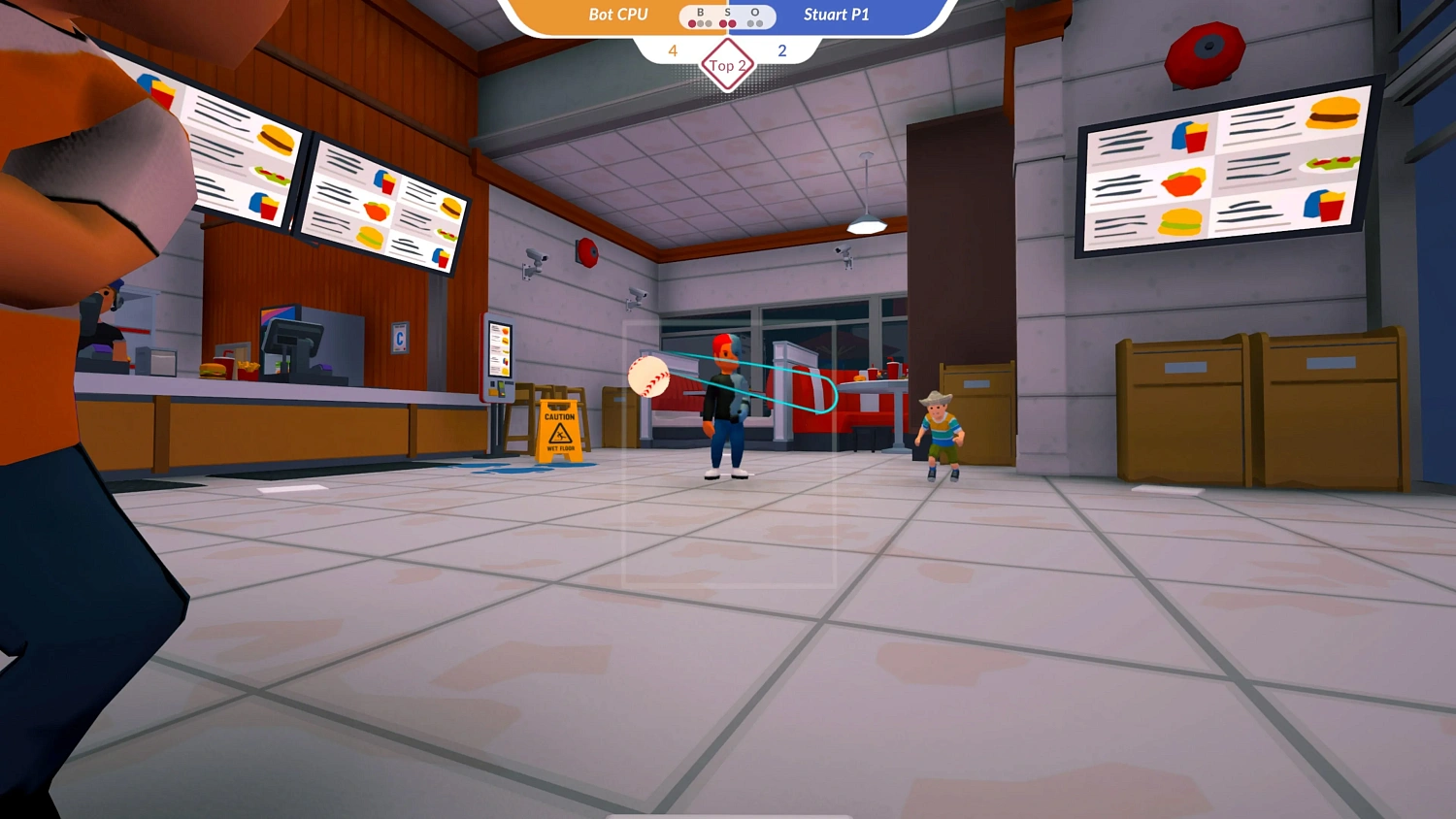
Task: Click the Bot CPU score showing 4
Action: coord(672,50)
